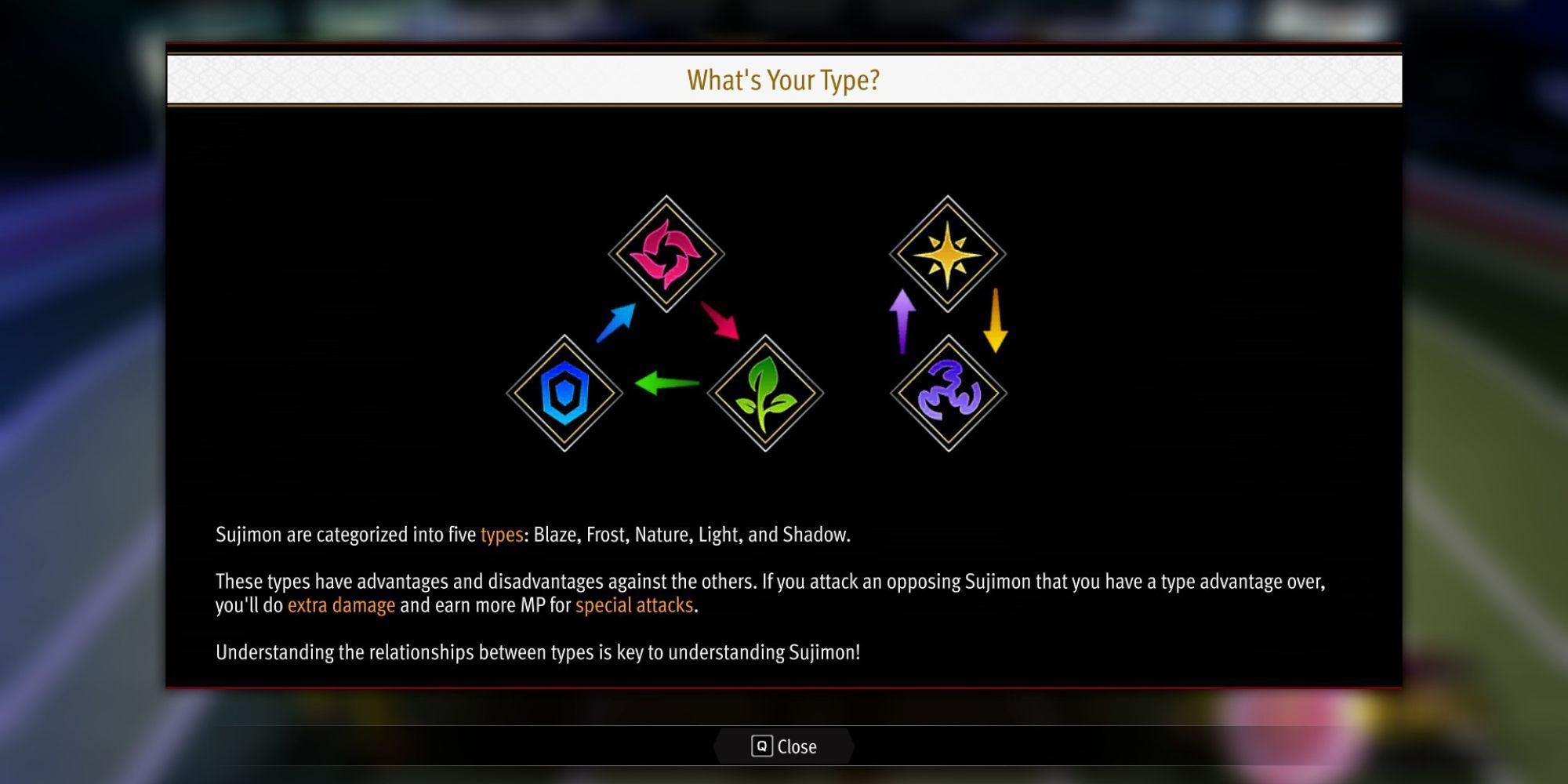Click the What's Your Type title banner
This screenshot has width=1568, height=784.
pos(784,79)
